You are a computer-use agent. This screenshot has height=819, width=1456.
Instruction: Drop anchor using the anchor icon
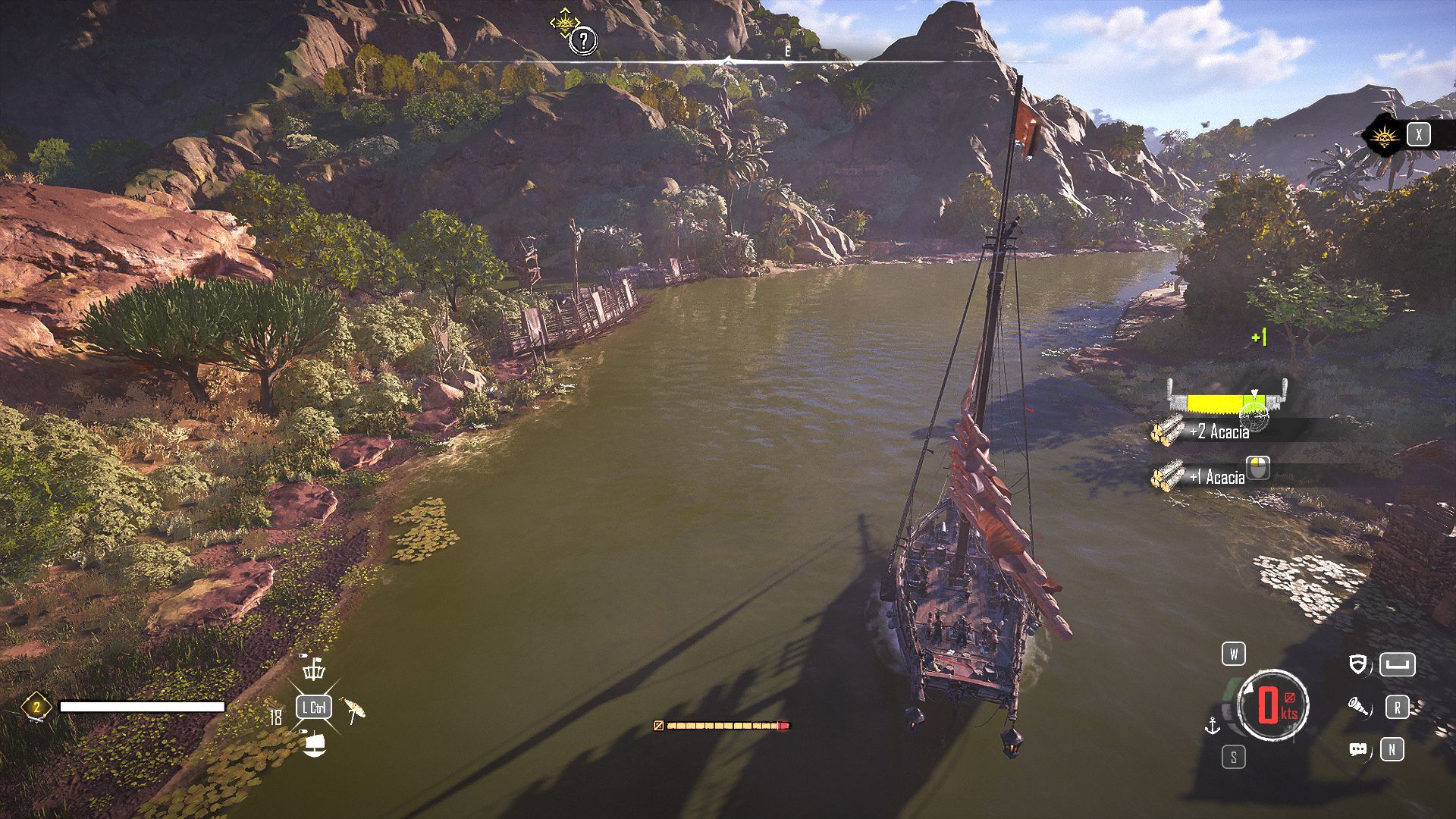(x=1213, y=726)
